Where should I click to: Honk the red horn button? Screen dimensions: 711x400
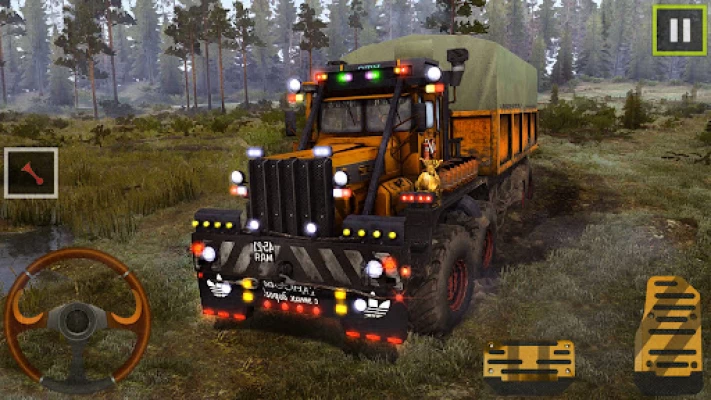(31, 173)
